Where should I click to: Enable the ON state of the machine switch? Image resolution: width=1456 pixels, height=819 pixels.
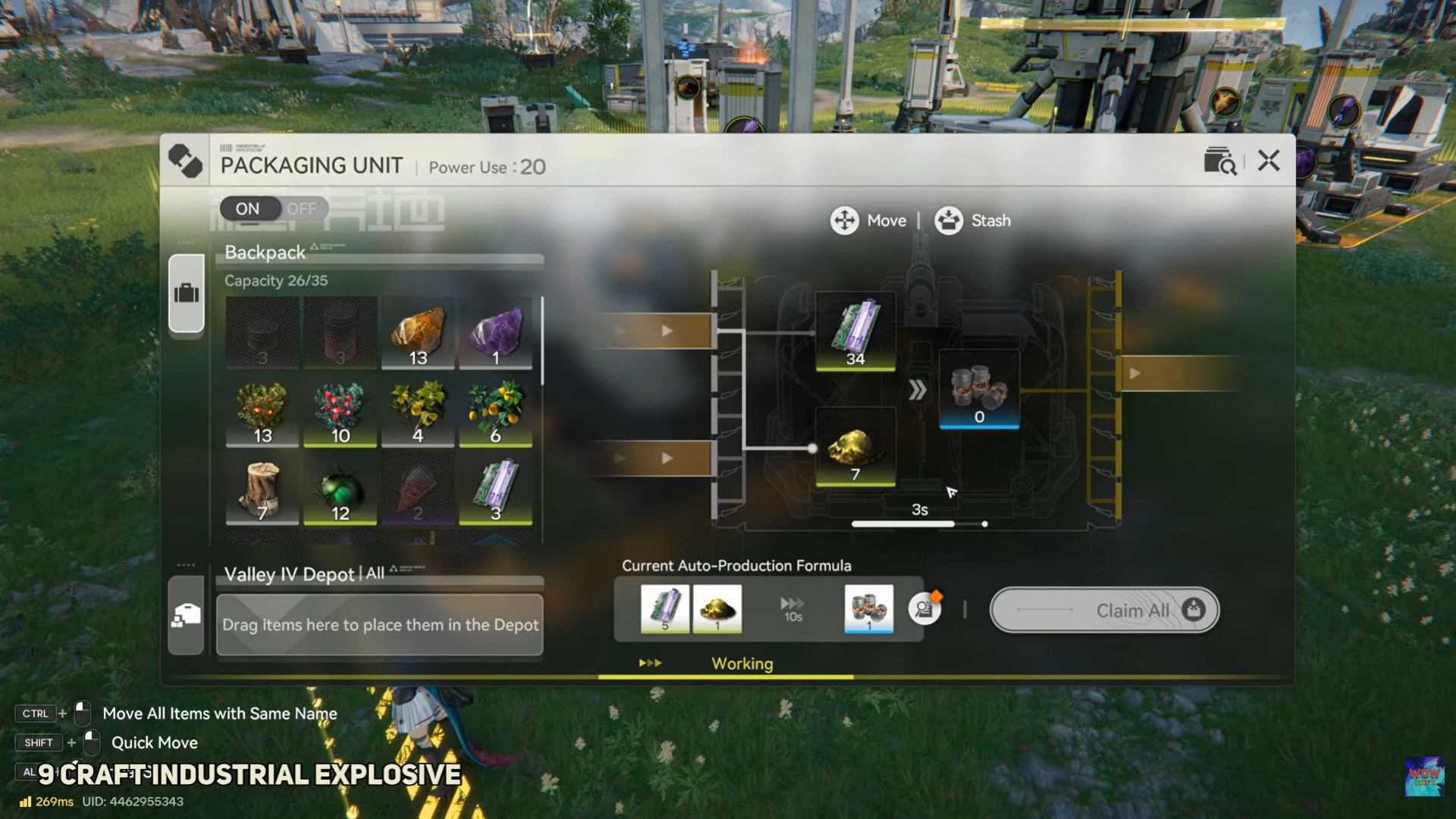[x=247, y=209]
